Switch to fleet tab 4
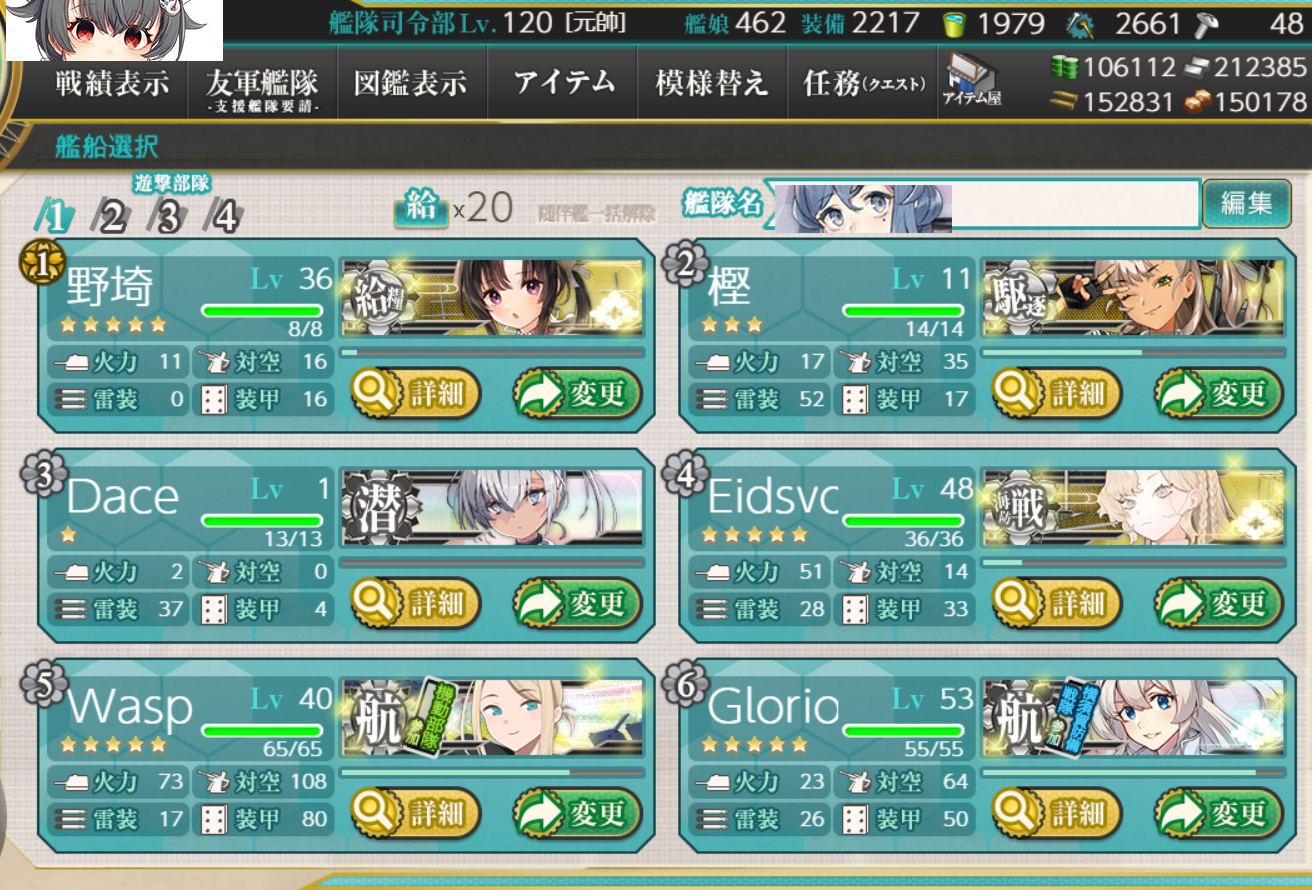The height and width of the screenshot is (890, 1313). (225, 215)
